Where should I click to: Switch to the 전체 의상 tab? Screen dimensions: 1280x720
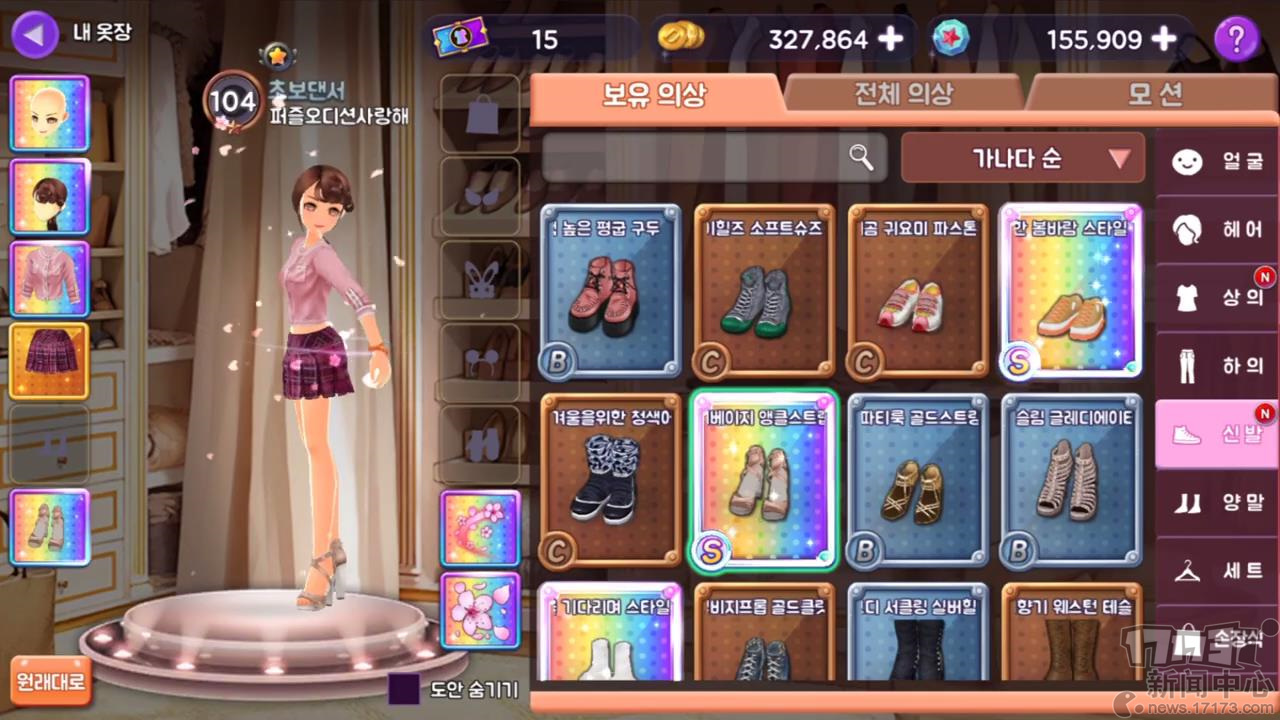902,95
